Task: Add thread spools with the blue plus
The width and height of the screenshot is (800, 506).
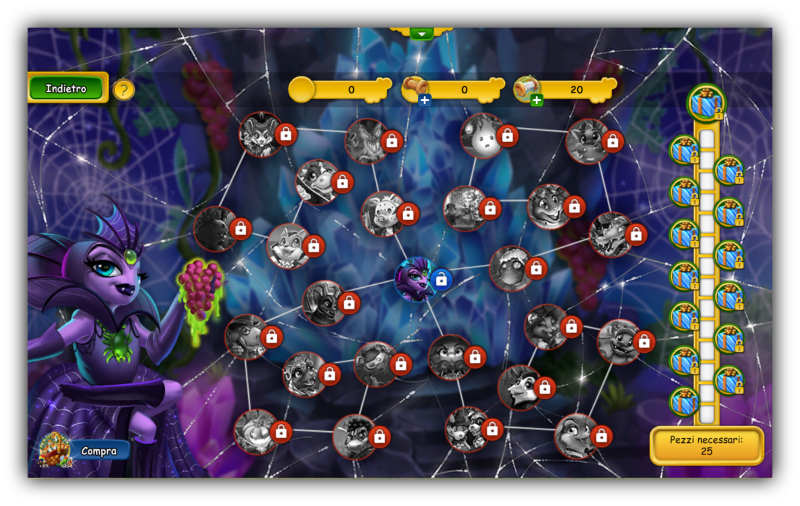Action: [424, 99]
